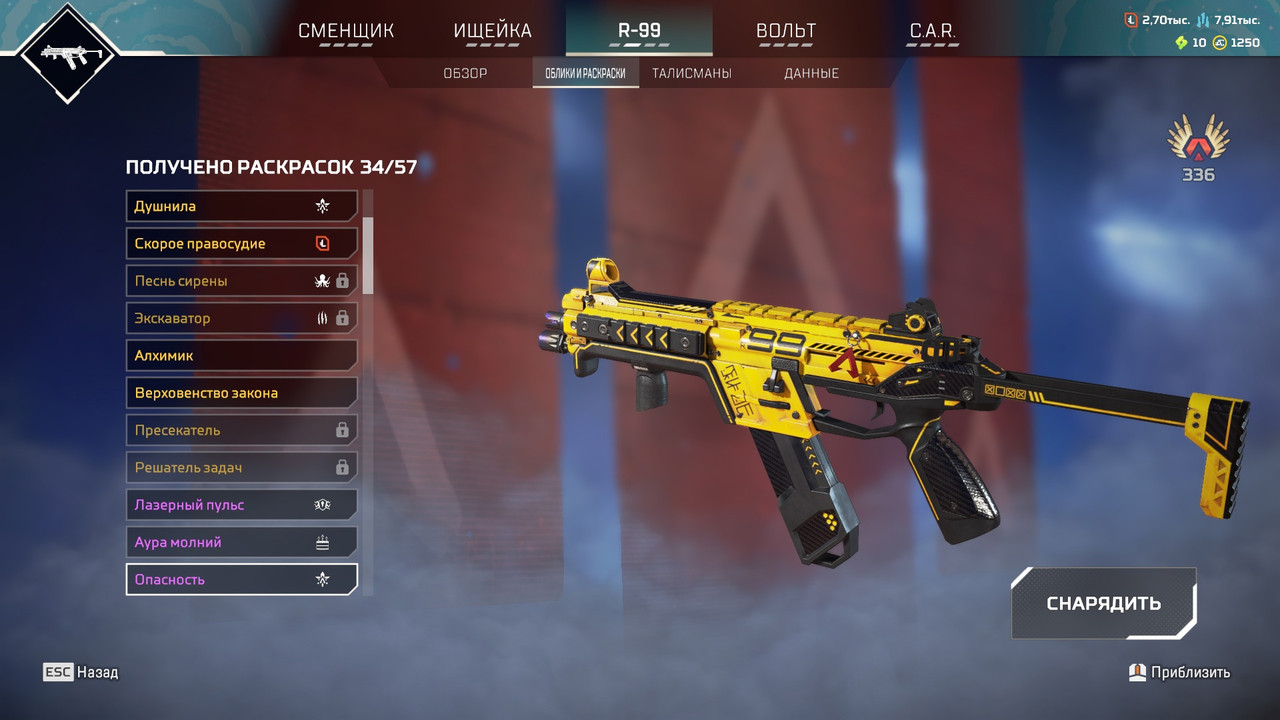Switch to the C.A.R. weapon tab

pos(932,31)
